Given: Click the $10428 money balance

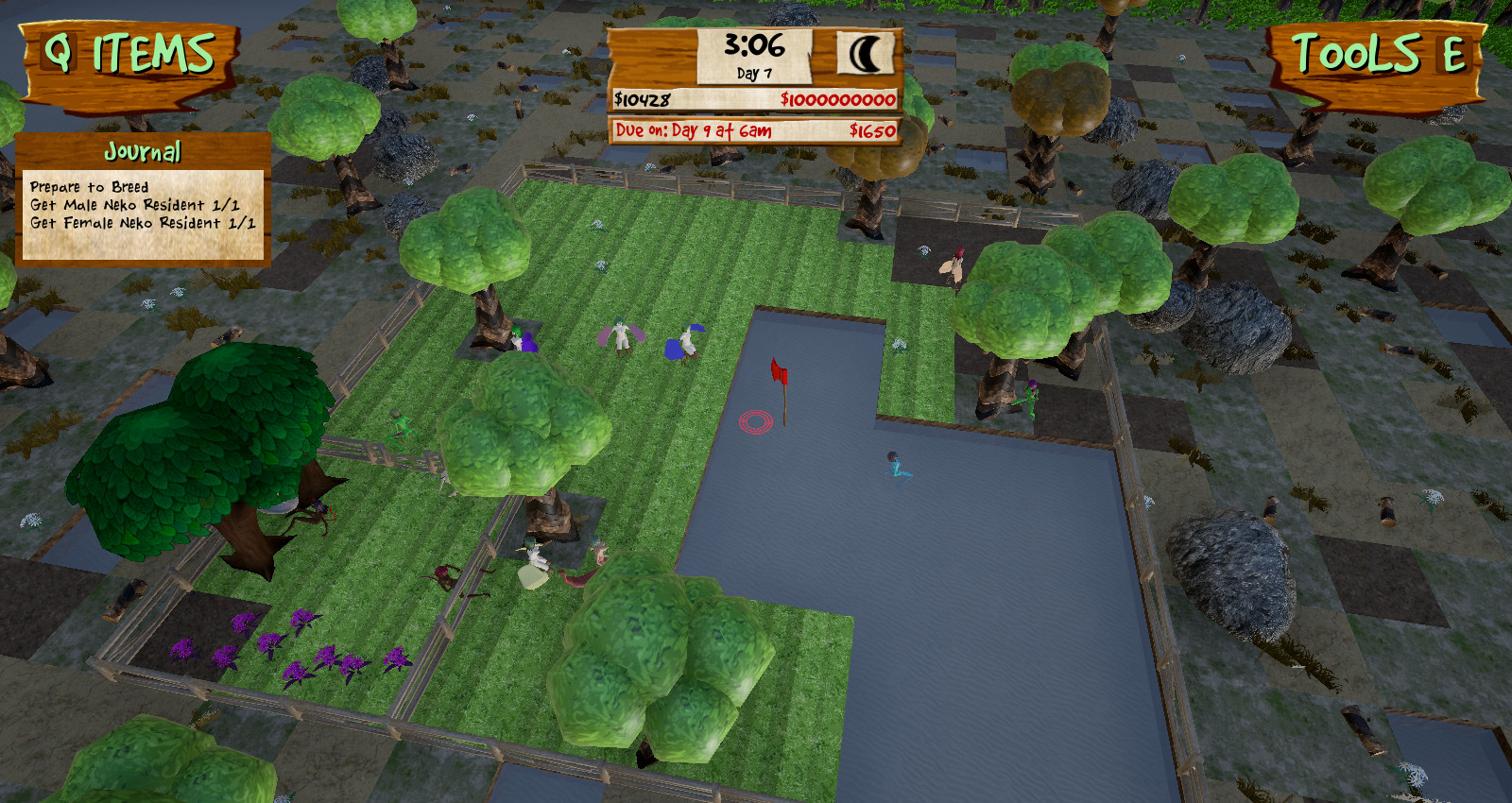Looking at the screenshot, I should point(641,97).
